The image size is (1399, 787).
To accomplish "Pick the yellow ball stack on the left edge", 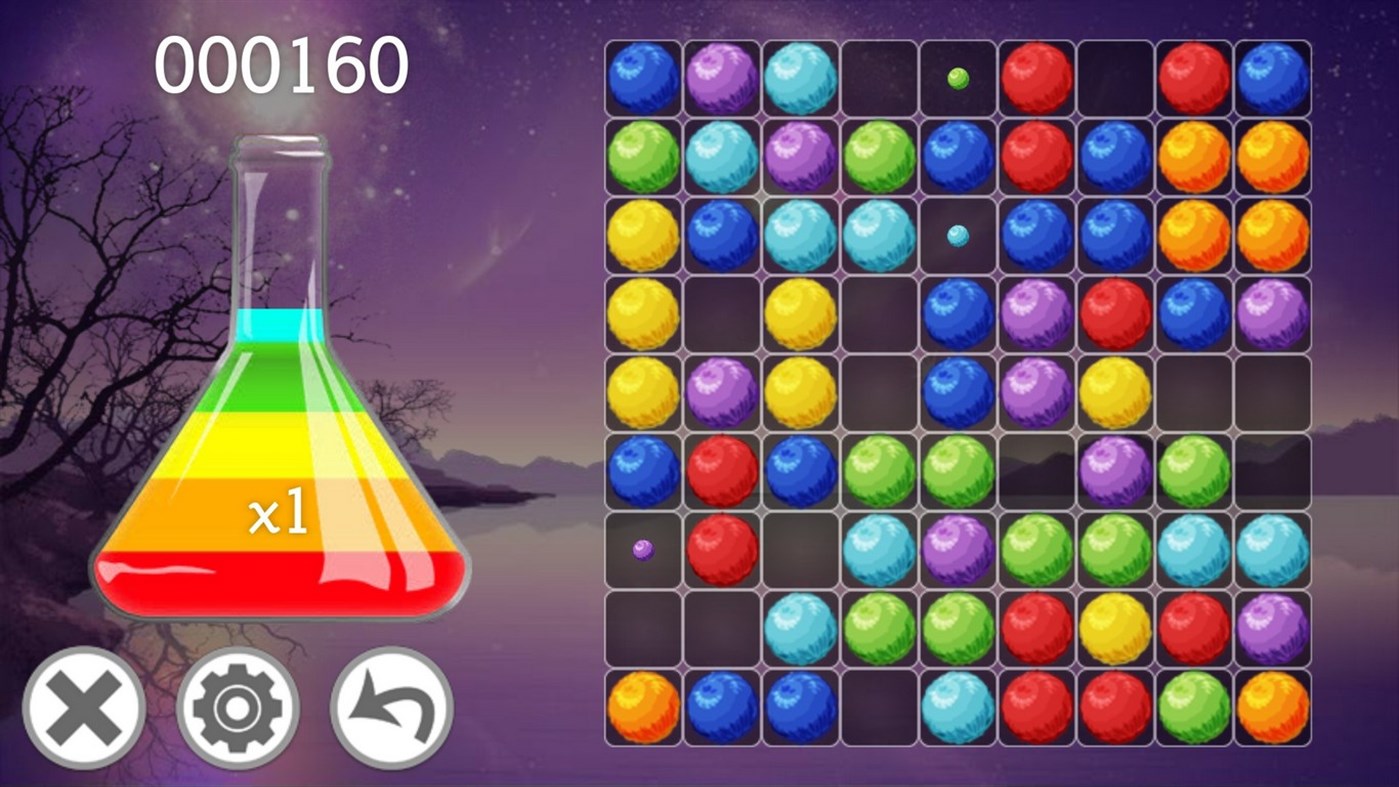I will 643,313.
